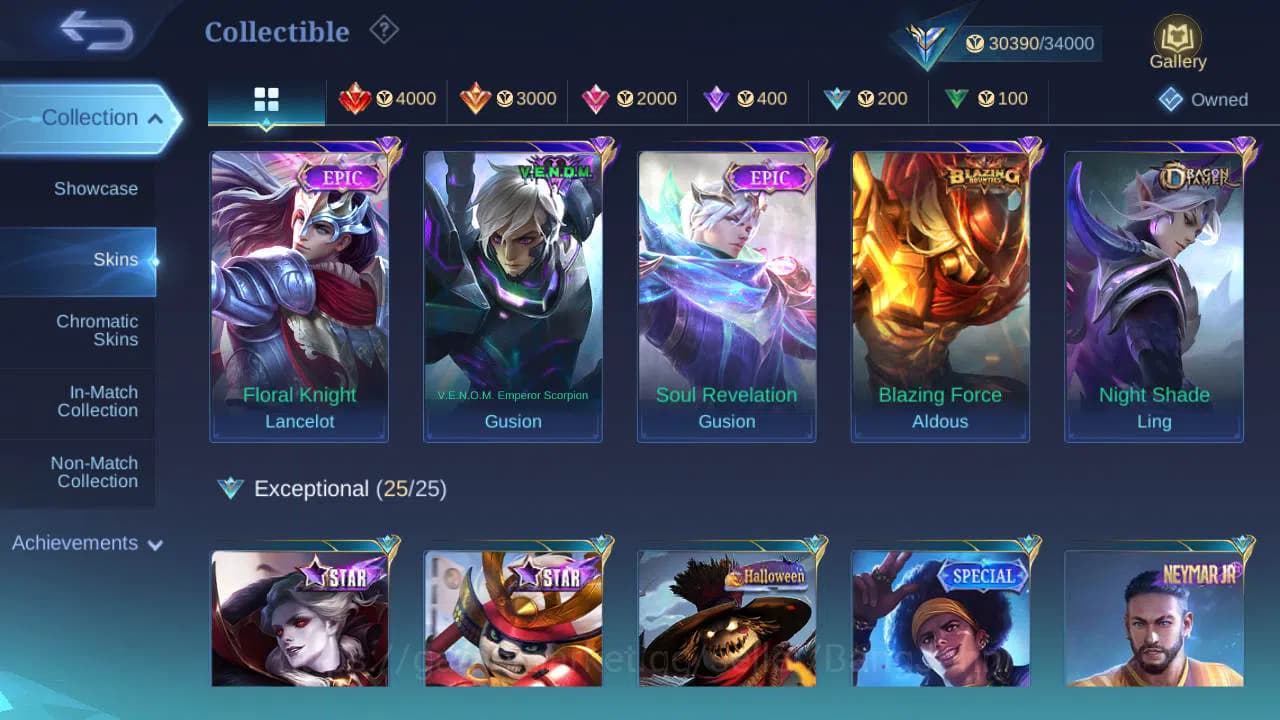Open the Gallery
Screen dimensions: 1280x720
pos(1177,40)
